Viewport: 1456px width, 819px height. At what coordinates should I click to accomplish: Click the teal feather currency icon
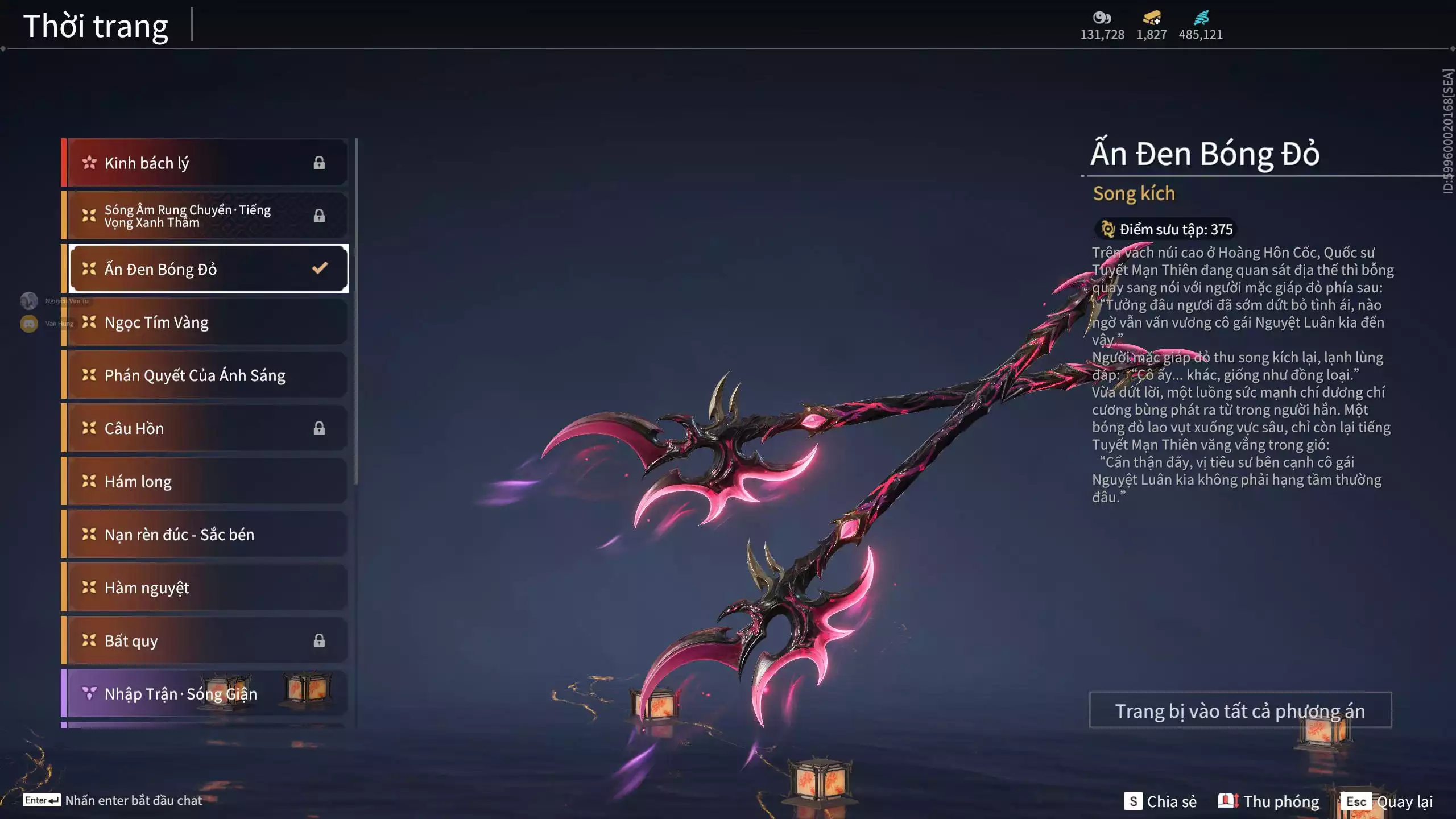[1201, 18]
